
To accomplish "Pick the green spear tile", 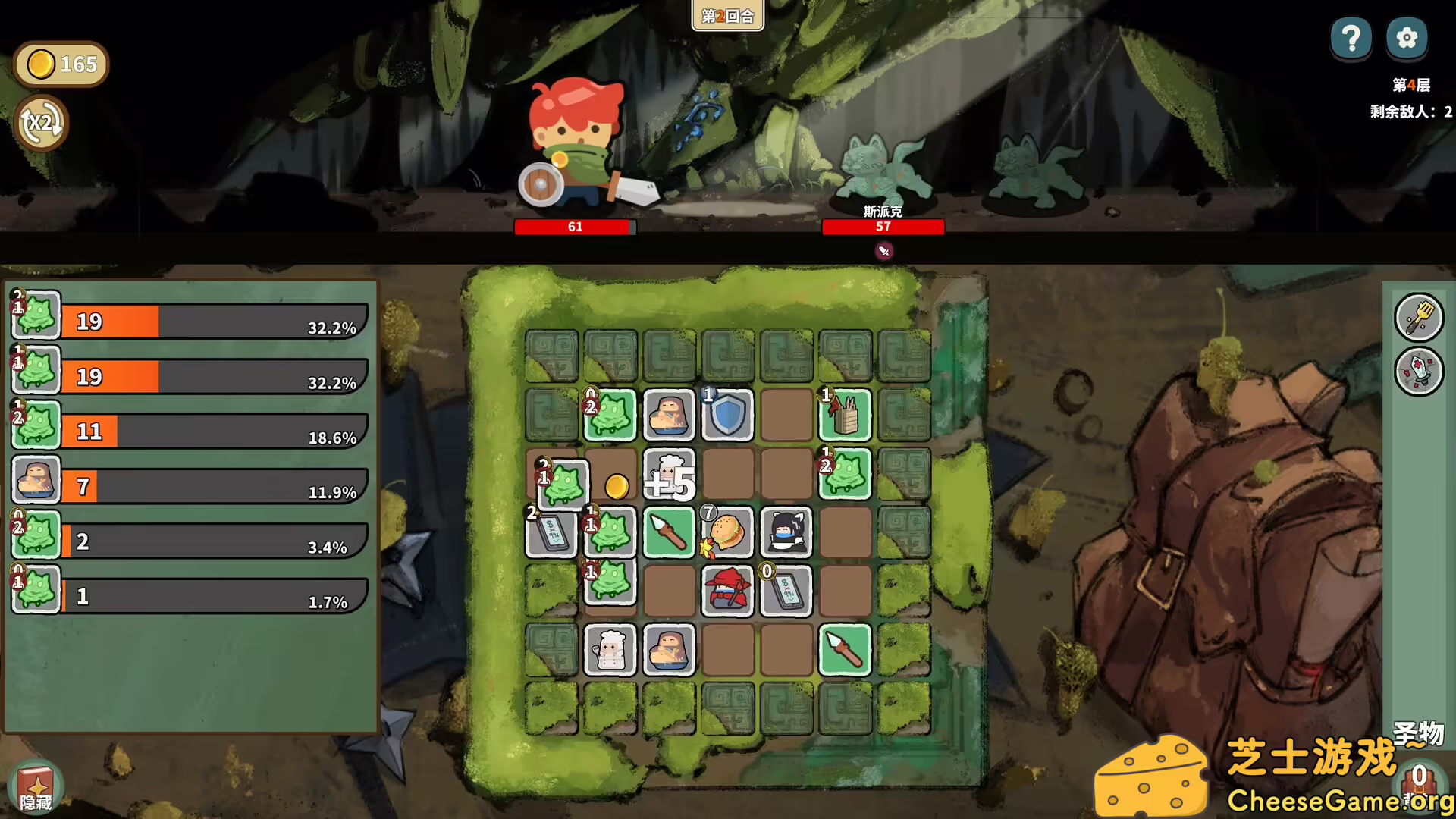I will (x=668, y=532).
